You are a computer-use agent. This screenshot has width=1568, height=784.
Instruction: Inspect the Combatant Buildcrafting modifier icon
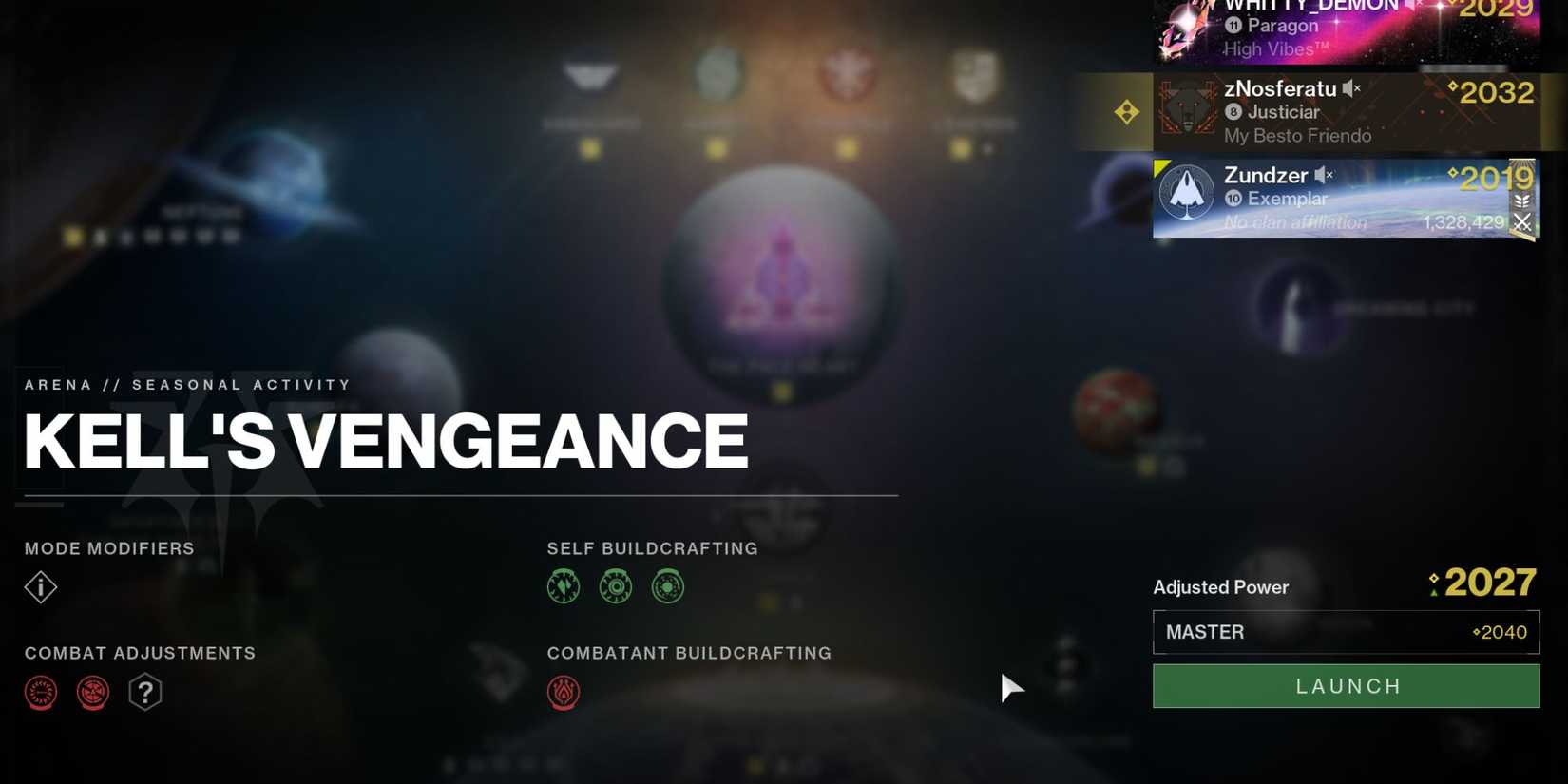pyautogui.click(x=564, y=692)
